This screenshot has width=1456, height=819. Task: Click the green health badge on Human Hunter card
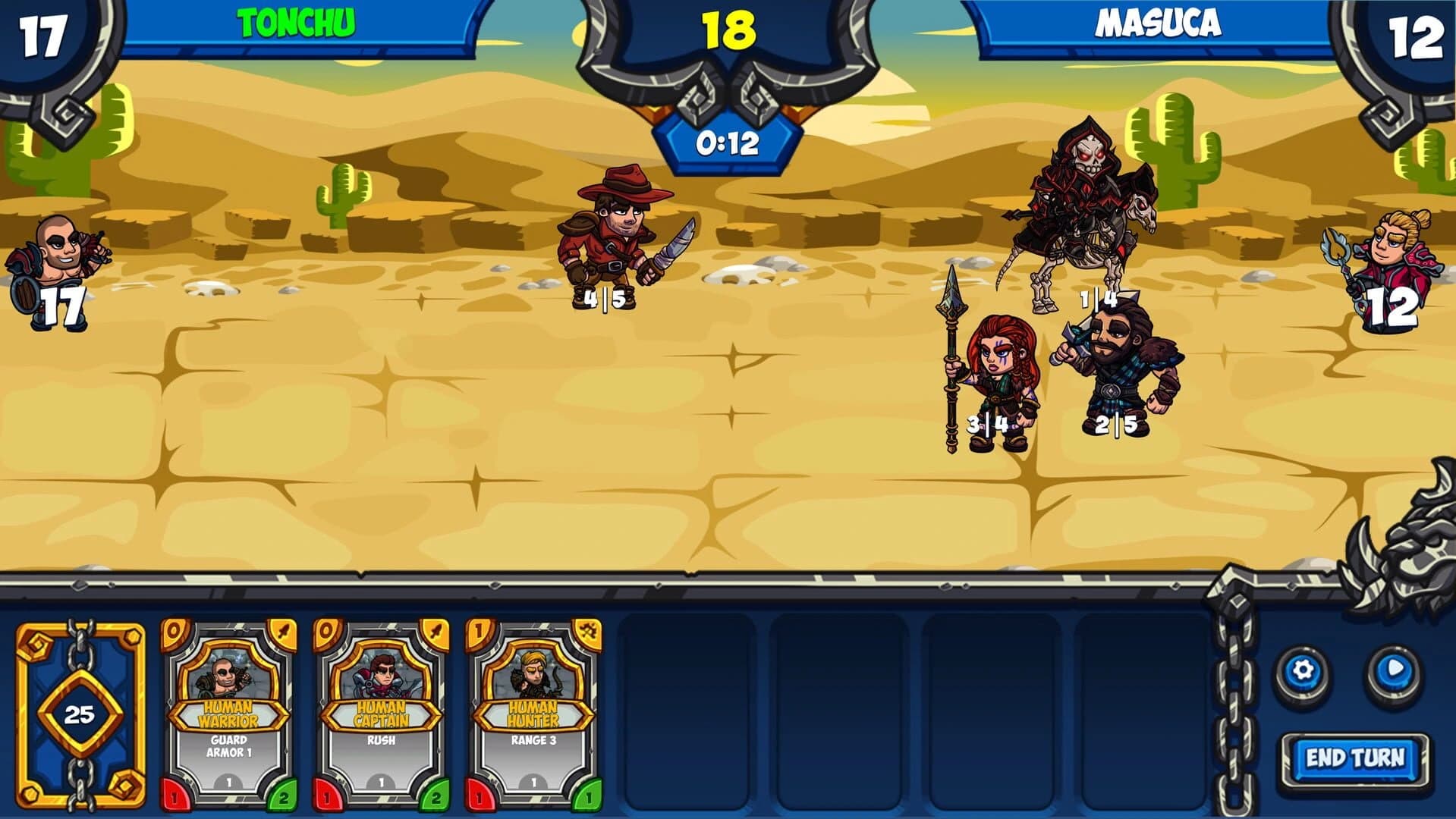click(590, 796)
